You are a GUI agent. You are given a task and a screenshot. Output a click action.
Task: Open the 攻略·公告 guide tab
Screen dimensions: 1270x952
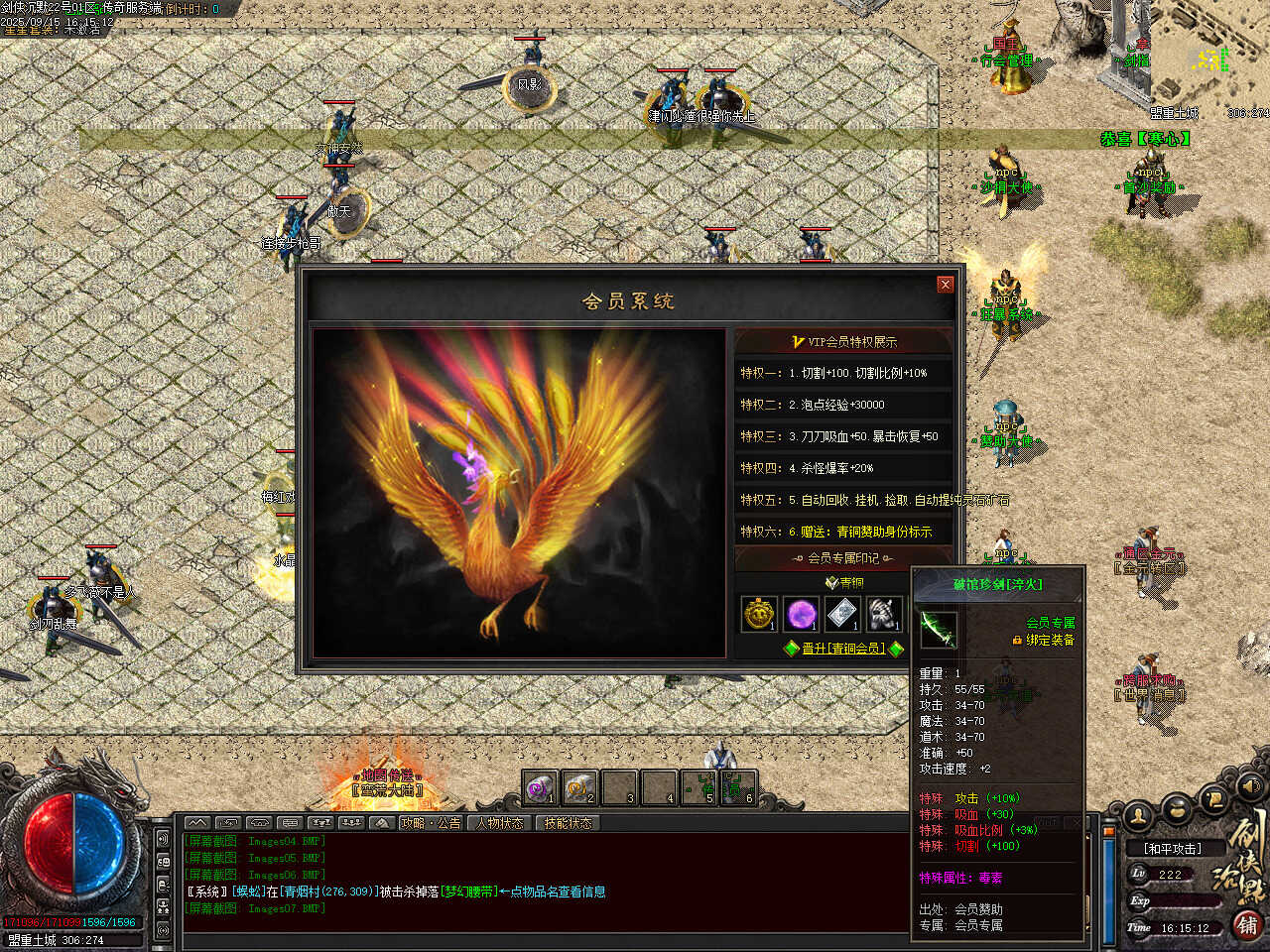click(x=431, y=823)
